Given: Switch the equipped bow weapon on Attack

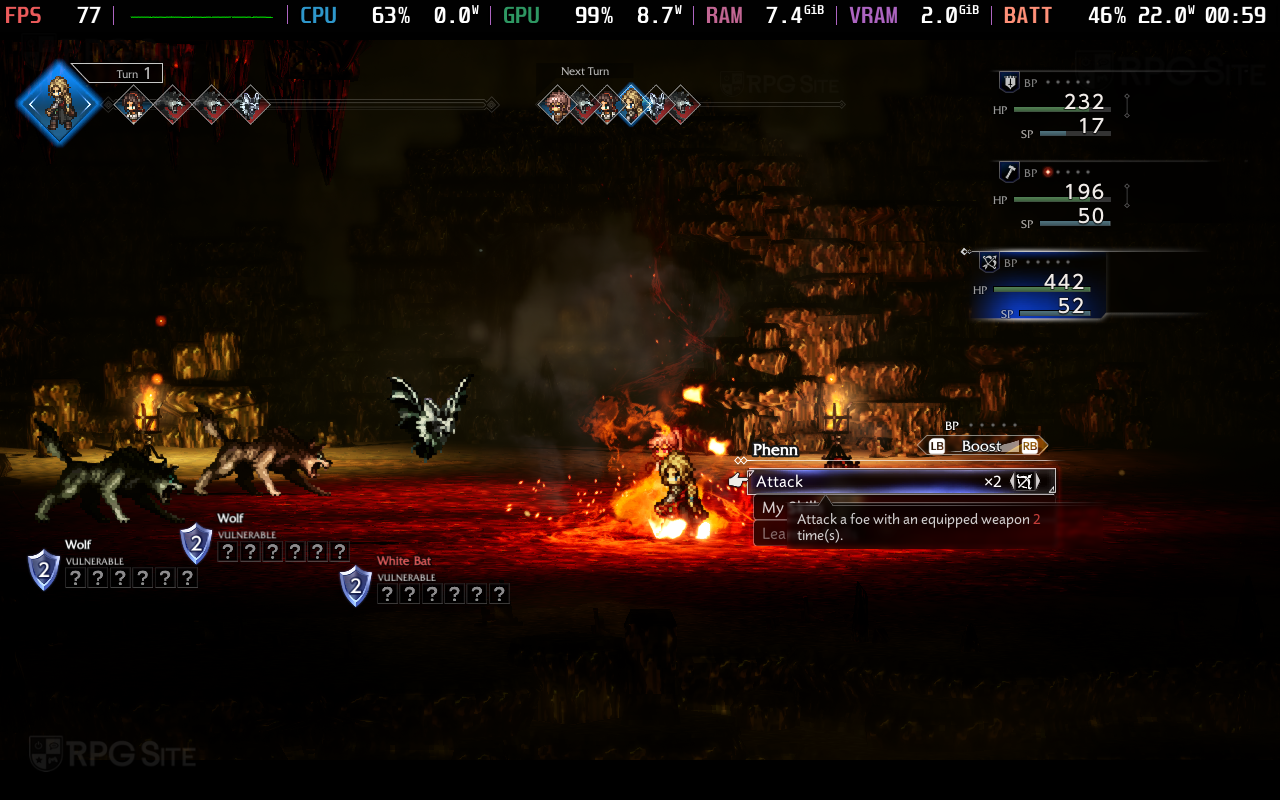Looking at the screenshot, I should click(1022, 482).
